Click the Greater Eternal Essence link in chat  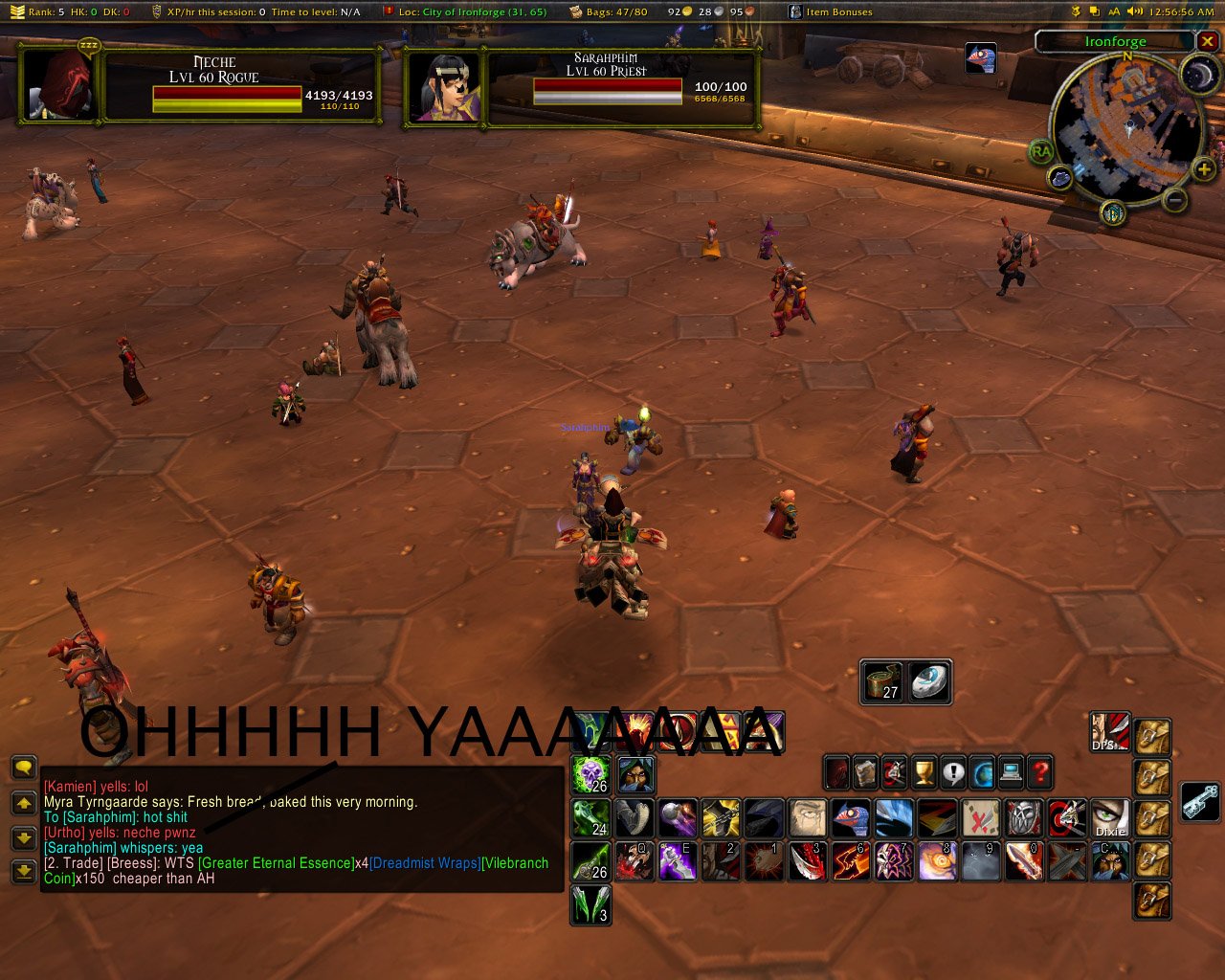click(x=276, y=863)
